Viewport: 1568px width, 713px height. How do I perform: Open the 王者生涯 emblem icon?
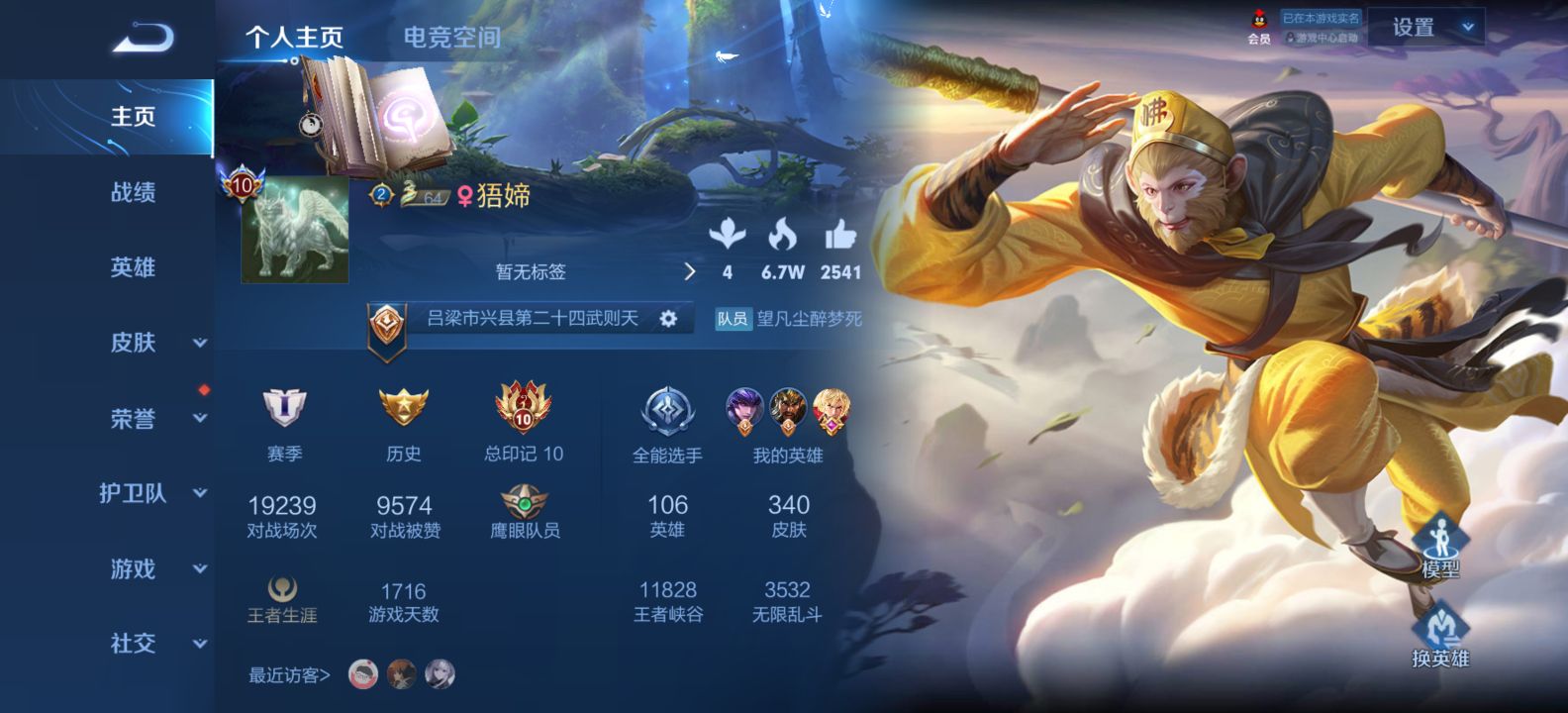280,589
